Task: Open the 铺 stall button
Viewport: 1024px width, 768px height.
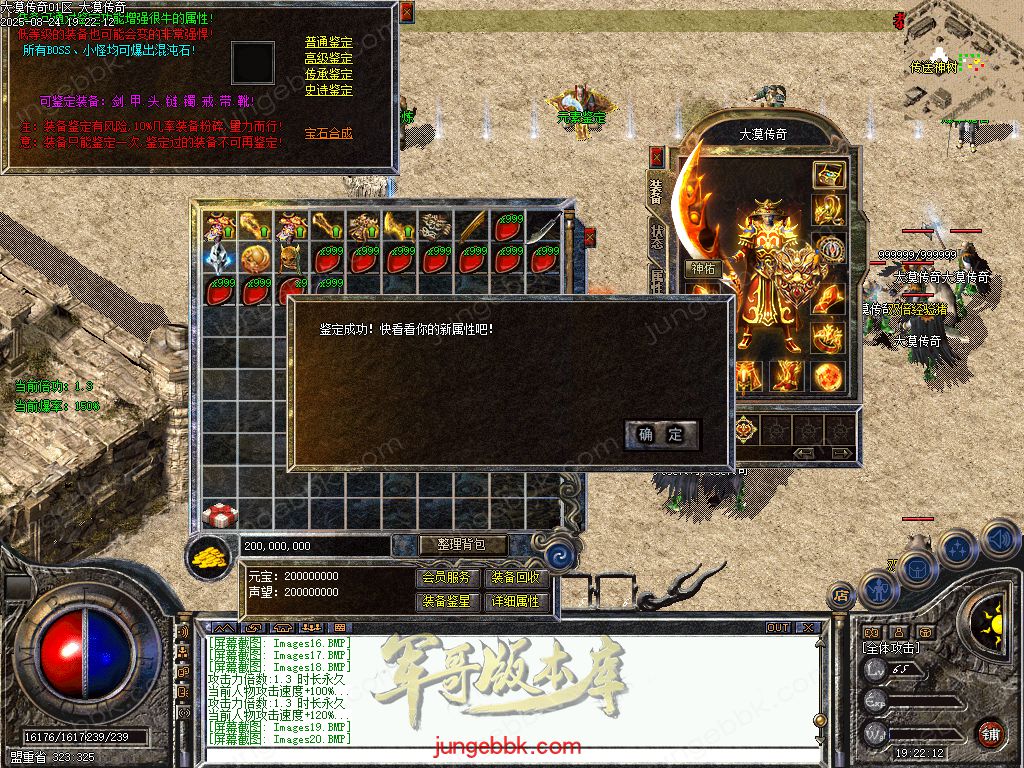Action: 990,733
